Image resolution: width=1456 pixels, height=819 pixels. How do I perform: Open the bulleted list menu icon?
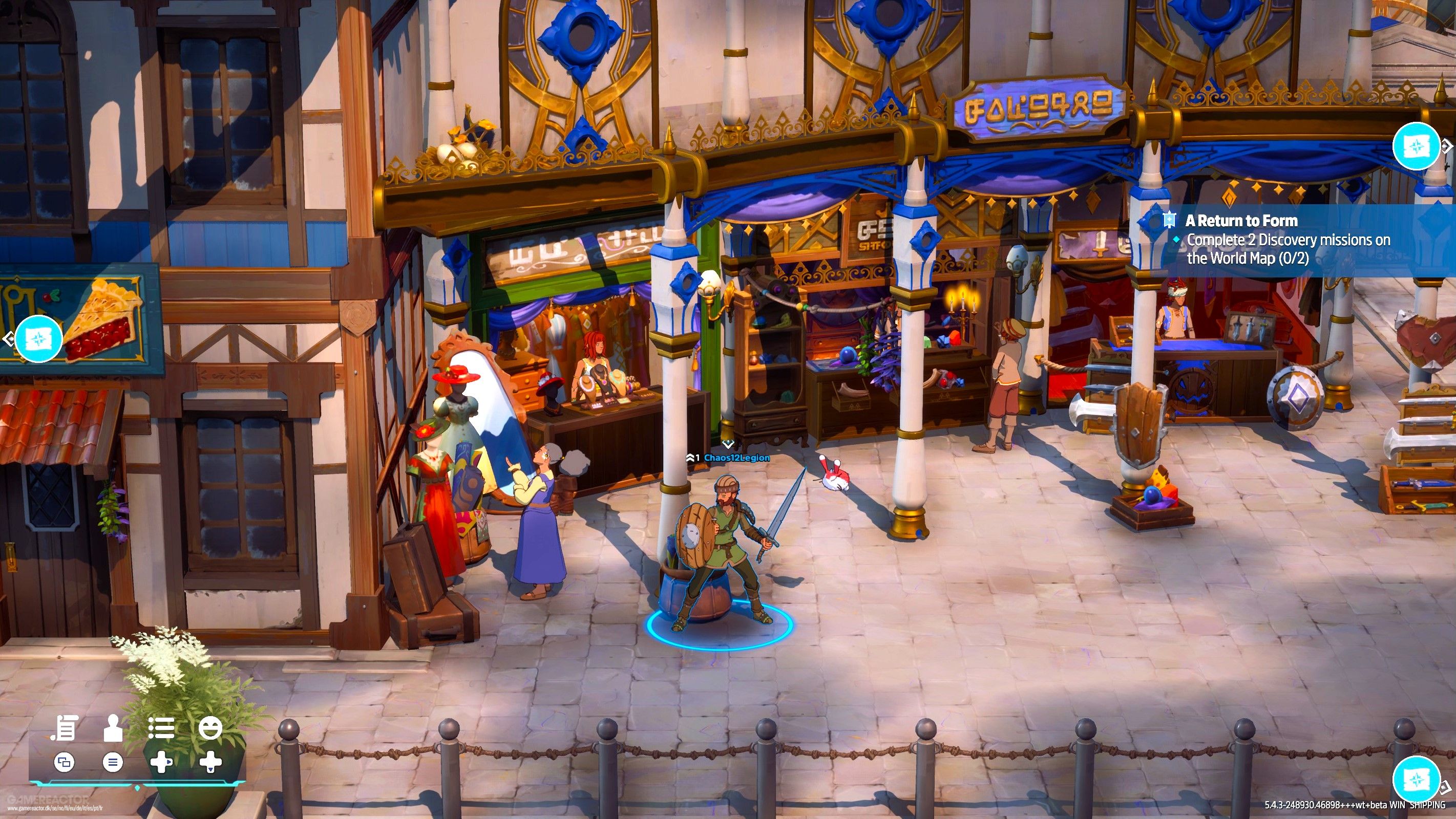161,728
